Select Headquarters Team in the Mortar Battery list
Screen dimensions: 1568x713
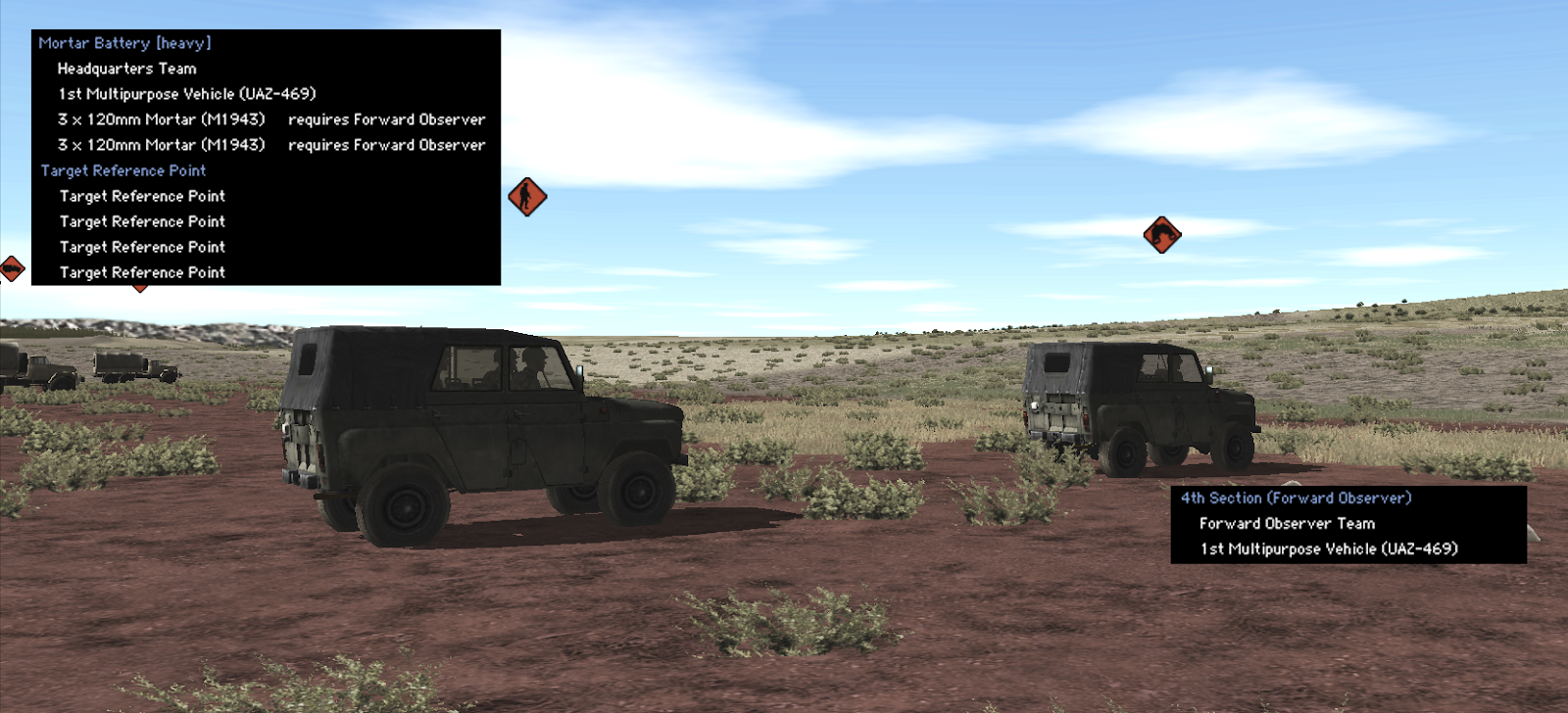pyautogui.click(x=125, y=68)
